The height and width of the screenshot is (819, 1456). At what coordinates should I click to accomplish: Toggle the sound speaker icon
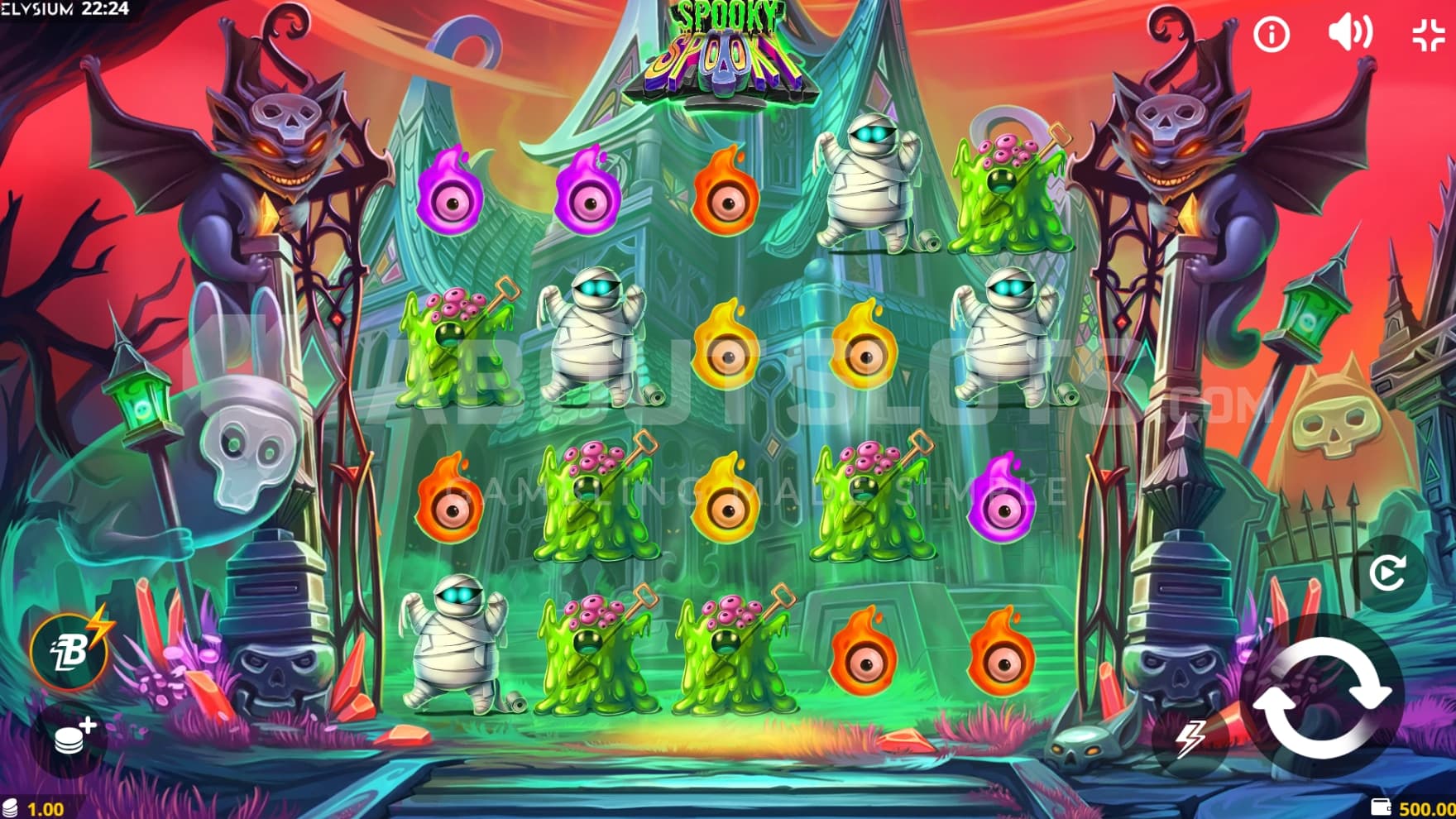pos(1349,34)
